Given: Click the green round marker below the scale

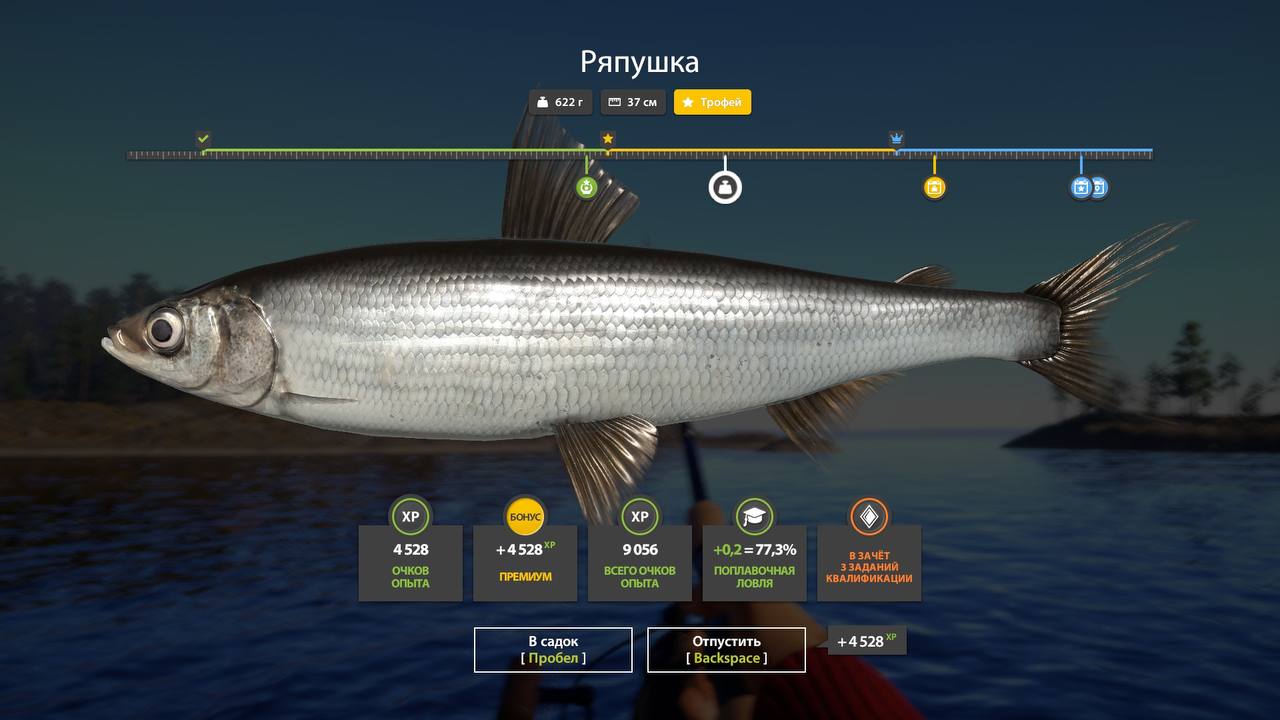Looking at the screenshot, I should click(x=586, y=187).
